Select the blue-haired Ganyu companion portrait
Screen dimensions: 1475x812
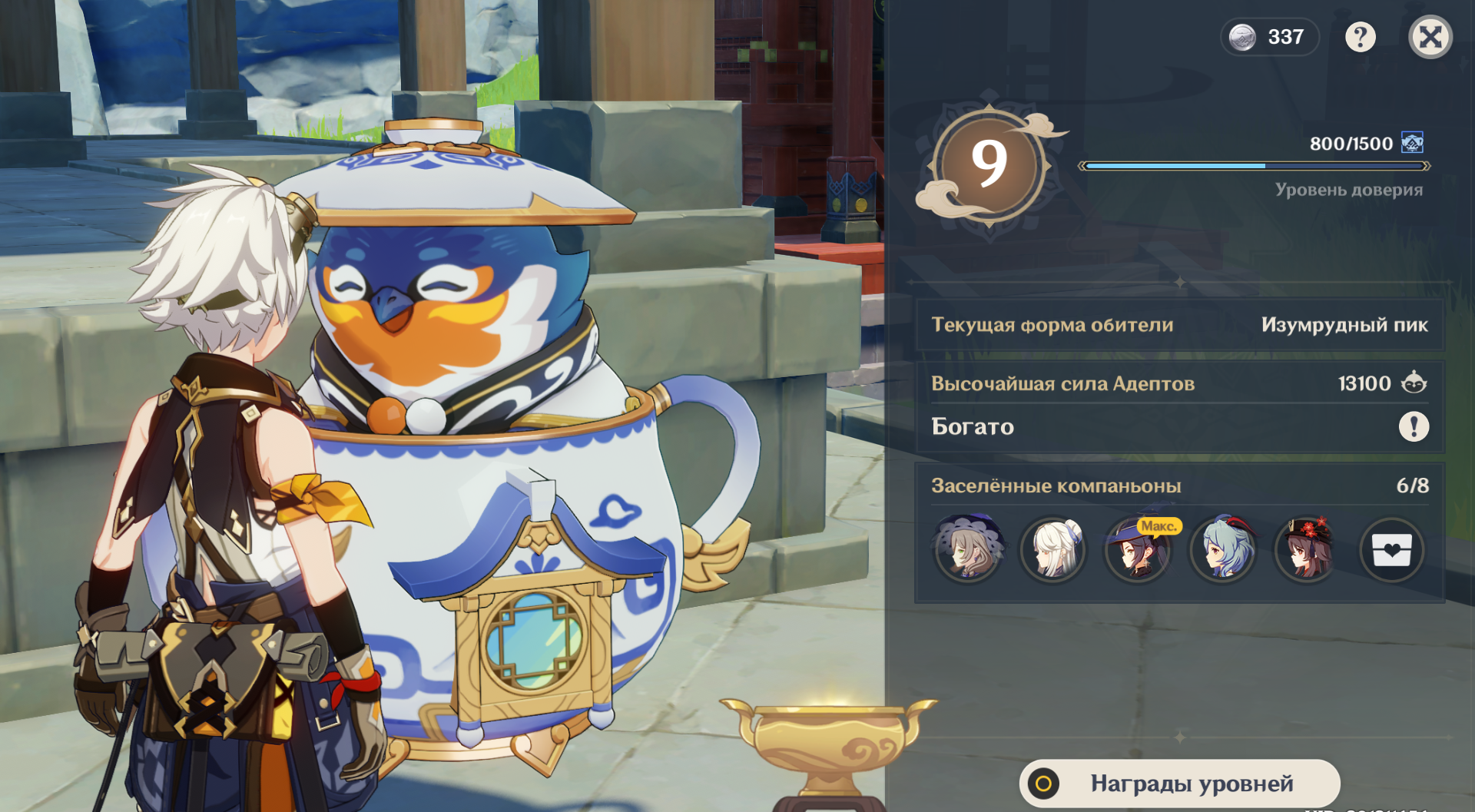pyautogui.click(x=1222, y=549)
